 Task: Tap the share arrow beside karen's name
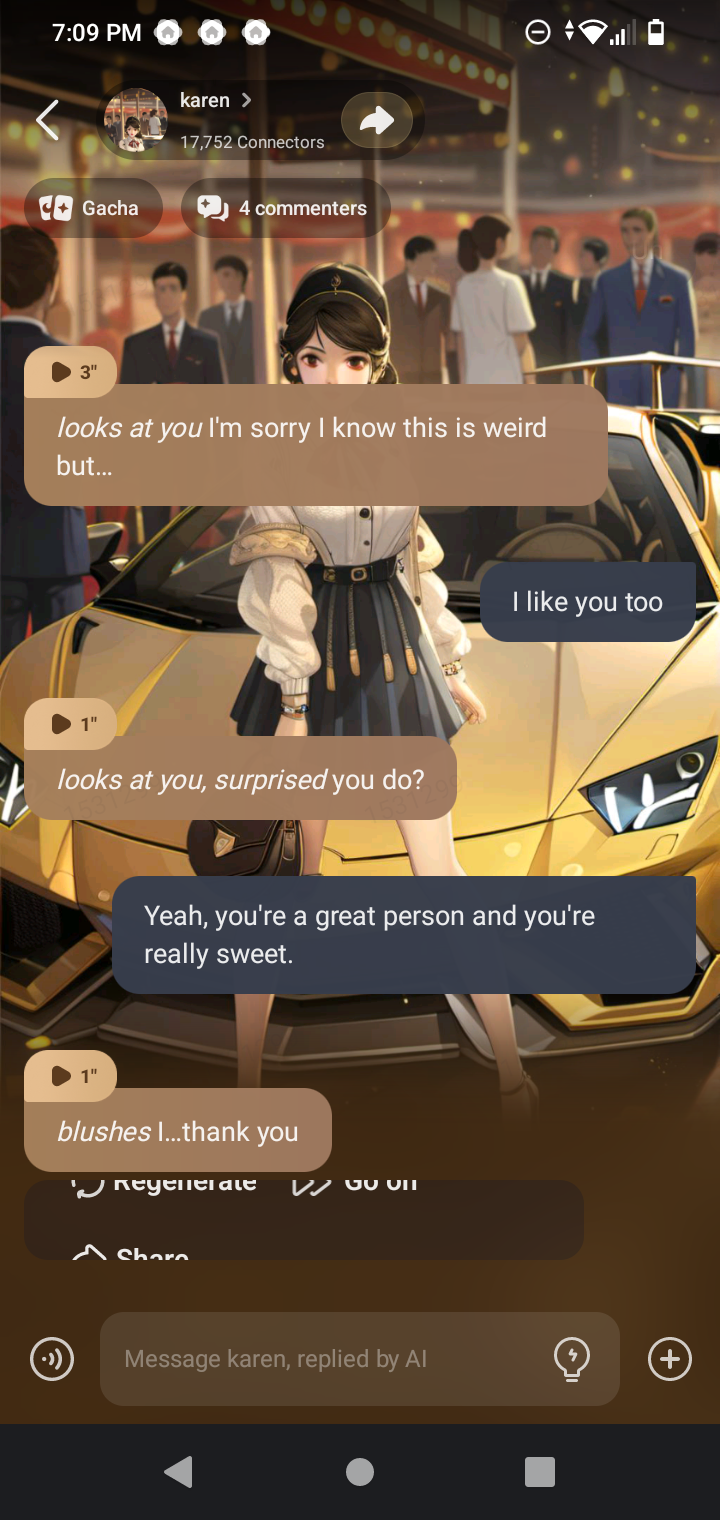coord(376,121)
